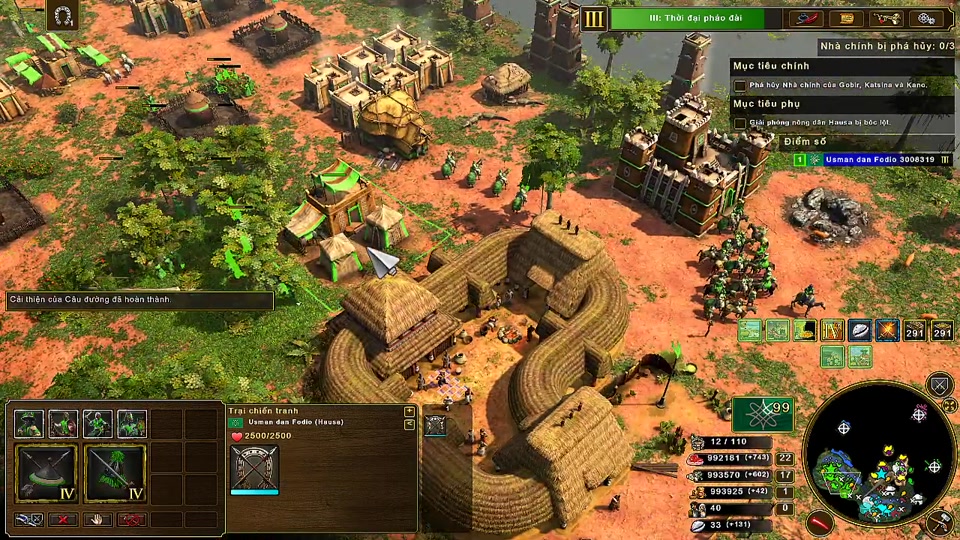The width and height of the screenshot is (960, 540).
Task: Open the feathered hat menu button
Action: pyautogui.click(x=804, y=18)
